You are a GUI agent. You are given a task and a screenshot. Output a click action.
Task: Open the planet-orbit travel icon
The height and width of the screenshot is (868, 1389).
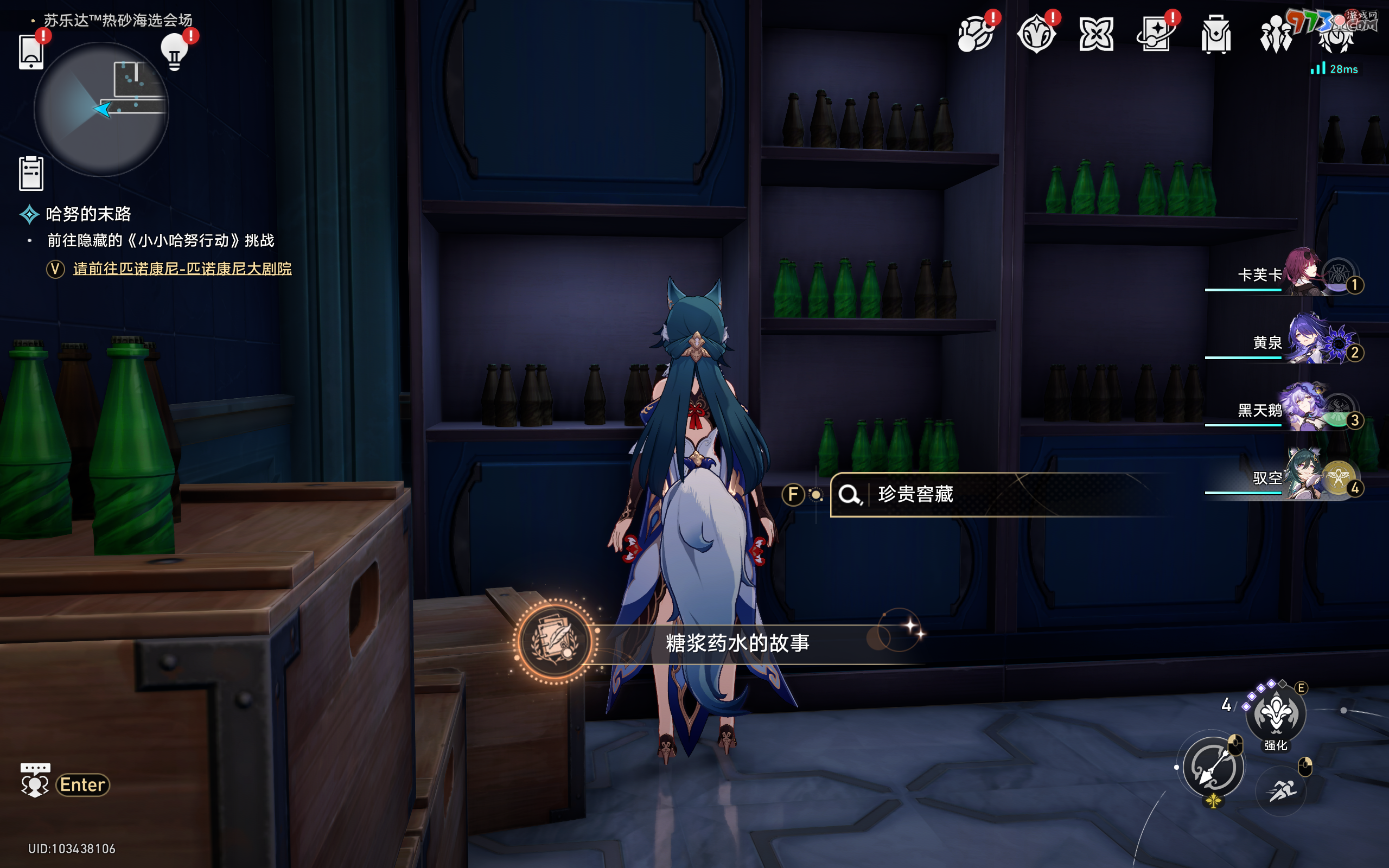pos(976,34)
